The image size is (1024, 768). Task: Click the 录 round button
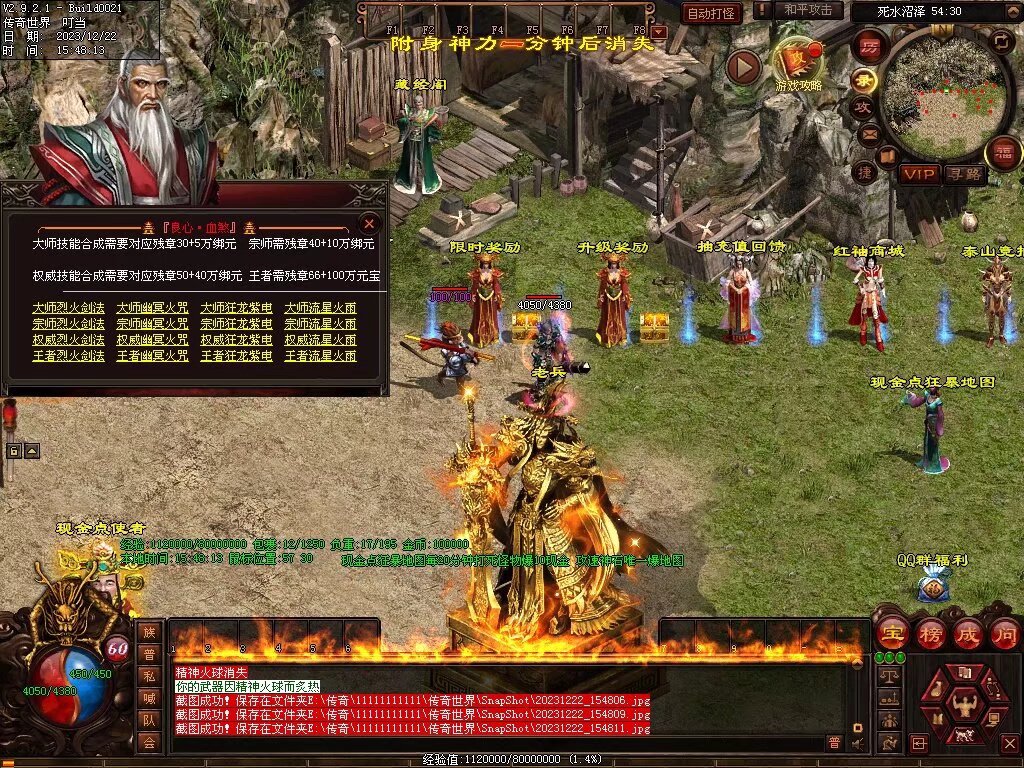(x=862, y=80)
